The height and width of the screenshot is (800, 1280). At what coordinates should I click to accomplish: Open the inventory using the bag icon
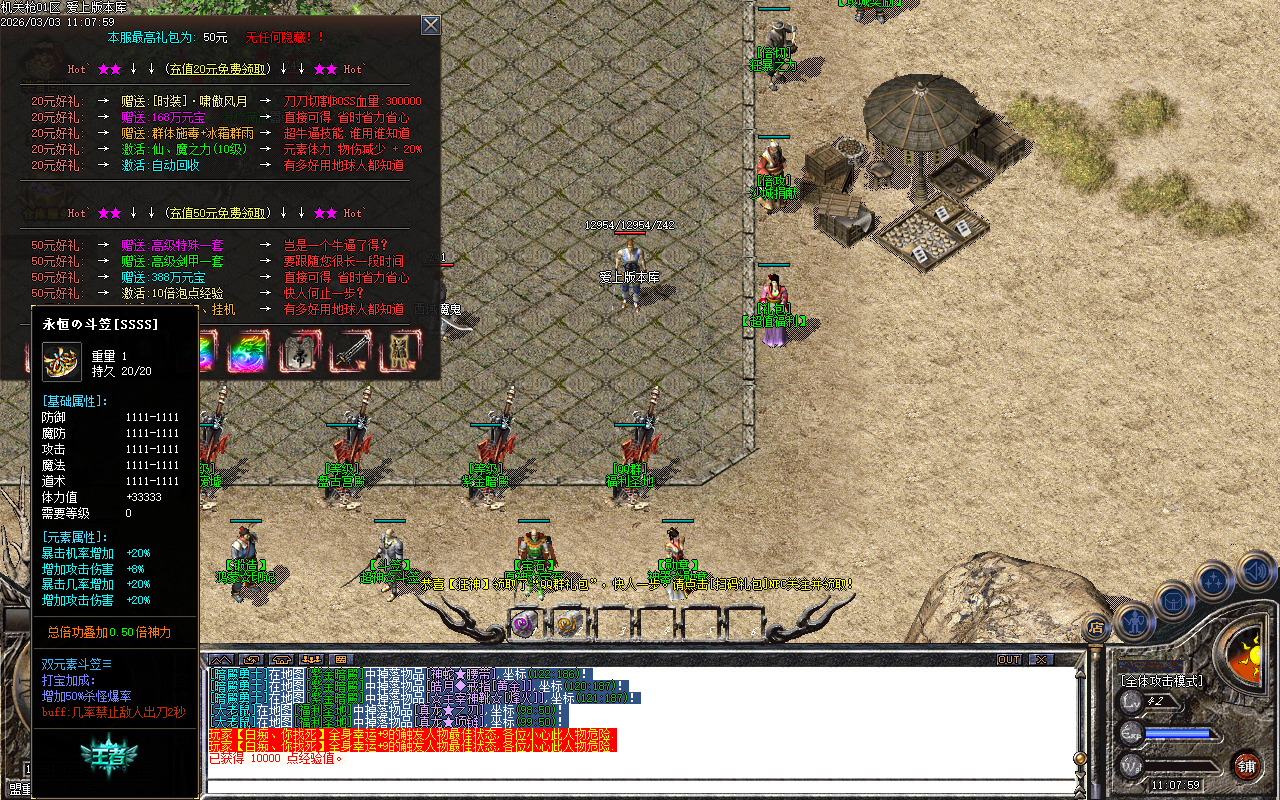click(x=1172, y=603)
